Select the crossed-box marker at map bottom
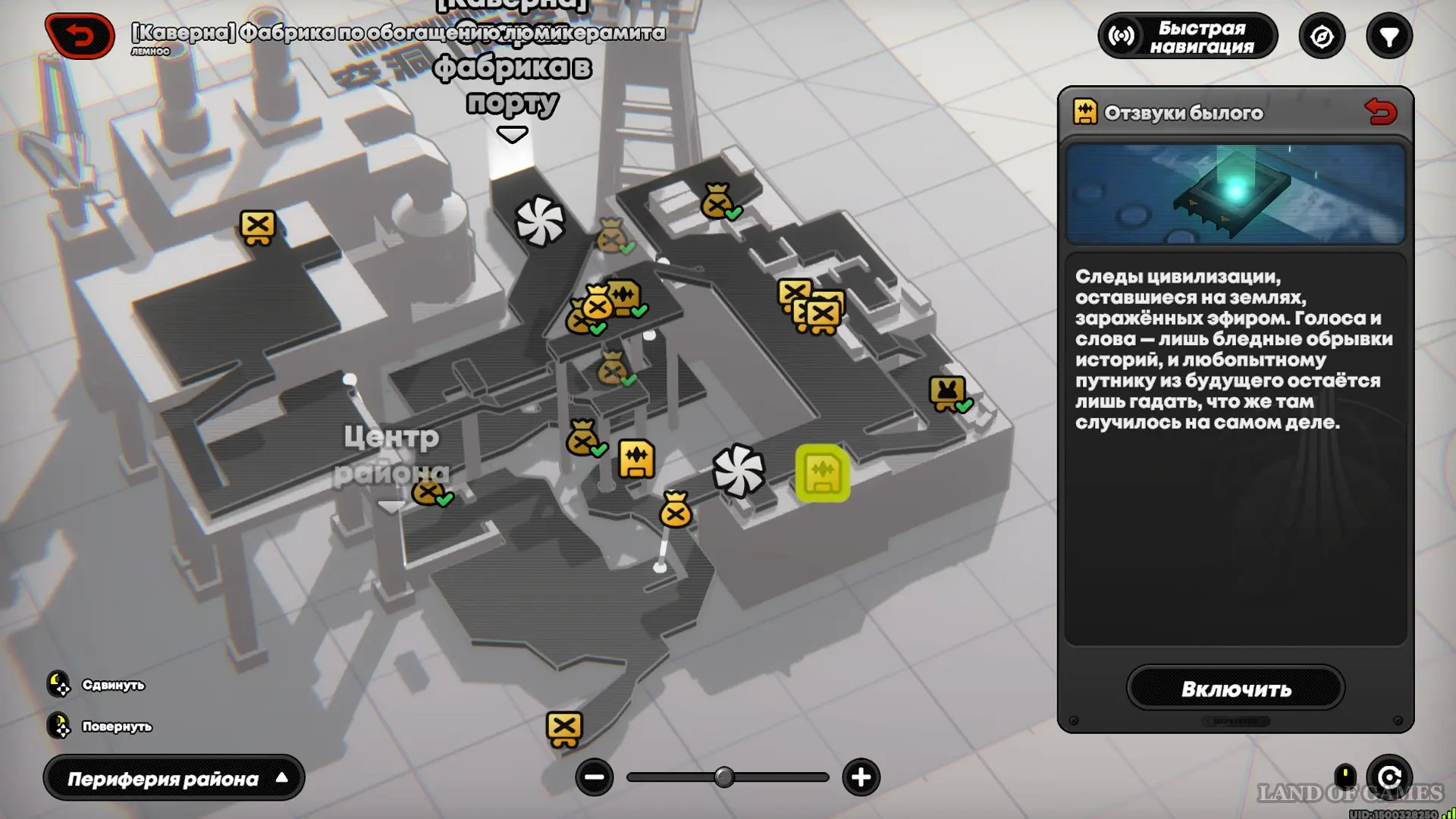The image size is (1456, 819). tap(564, 728)
